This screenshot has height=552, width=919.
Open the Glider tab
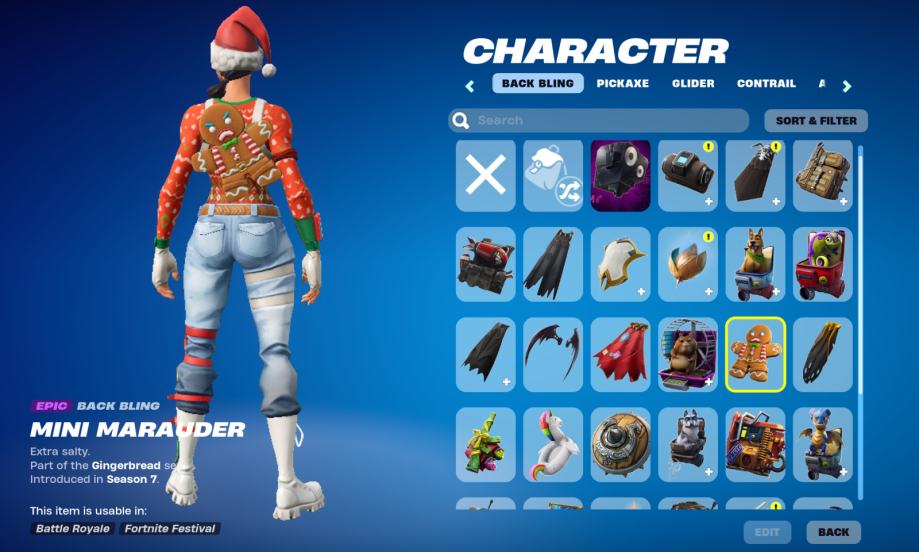(x=693, y=84)
